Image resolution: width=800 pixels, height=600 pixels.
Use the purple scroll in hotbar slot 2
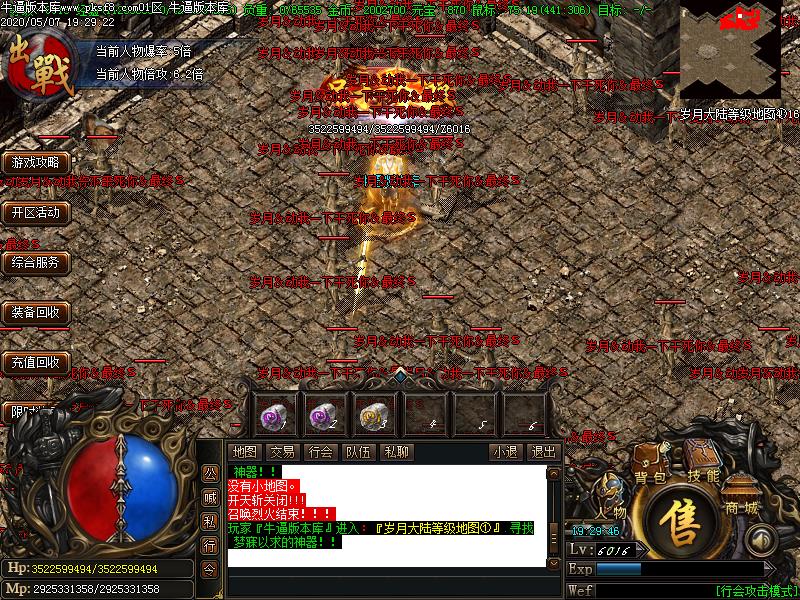pyautogui.click(x=323, y=413)
